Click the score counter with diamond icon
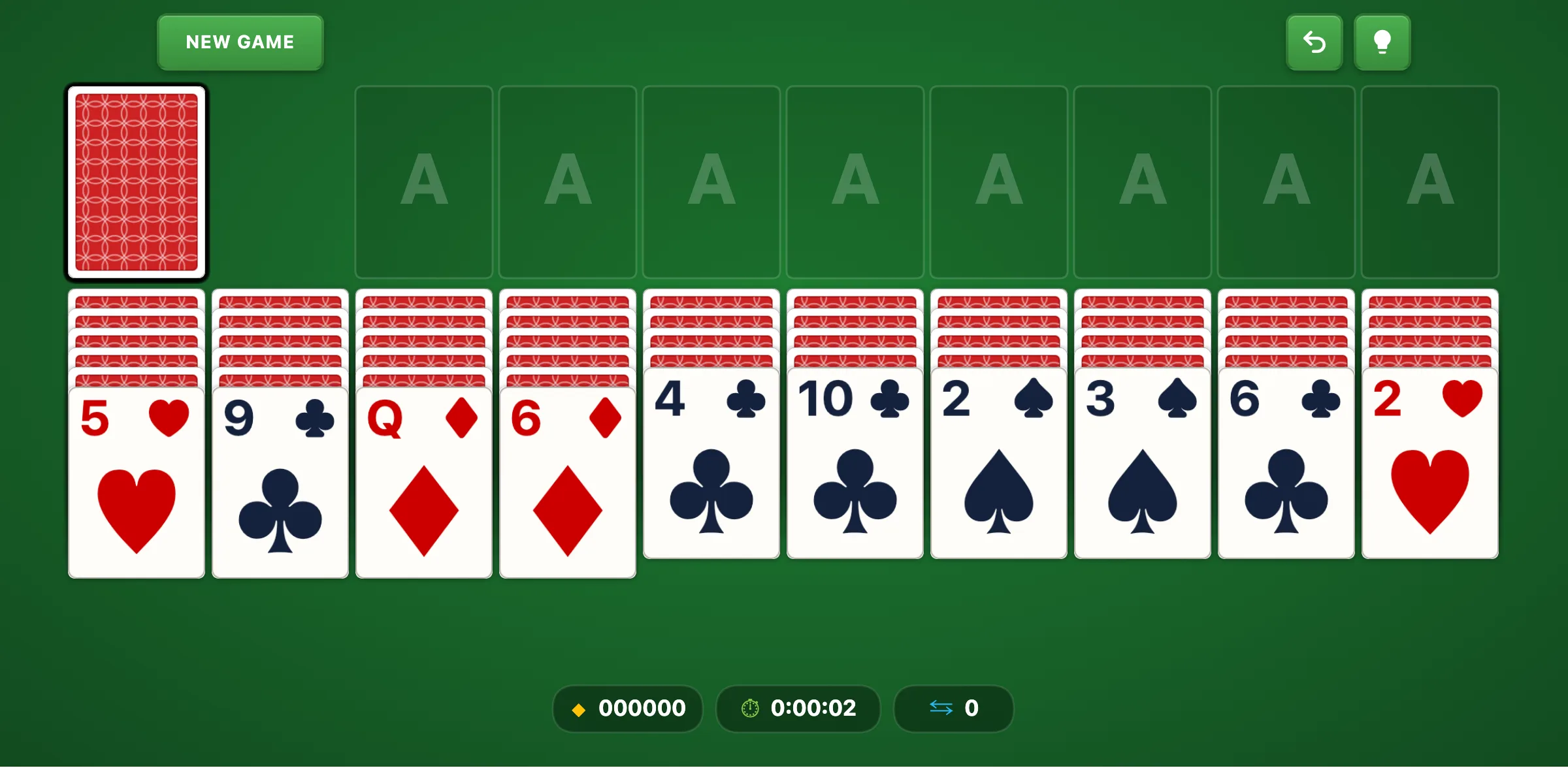 [627, 708]
